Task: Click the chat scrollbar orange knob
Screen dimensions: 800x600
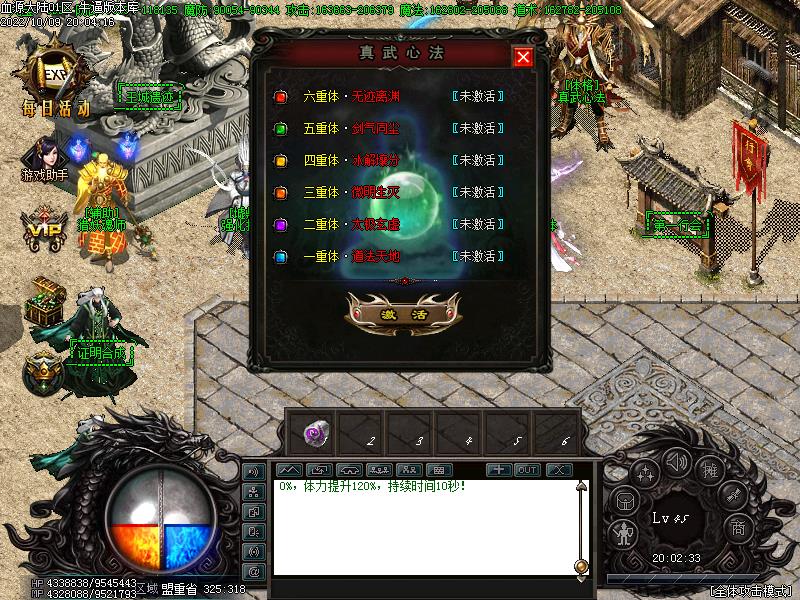Action: 581,567
